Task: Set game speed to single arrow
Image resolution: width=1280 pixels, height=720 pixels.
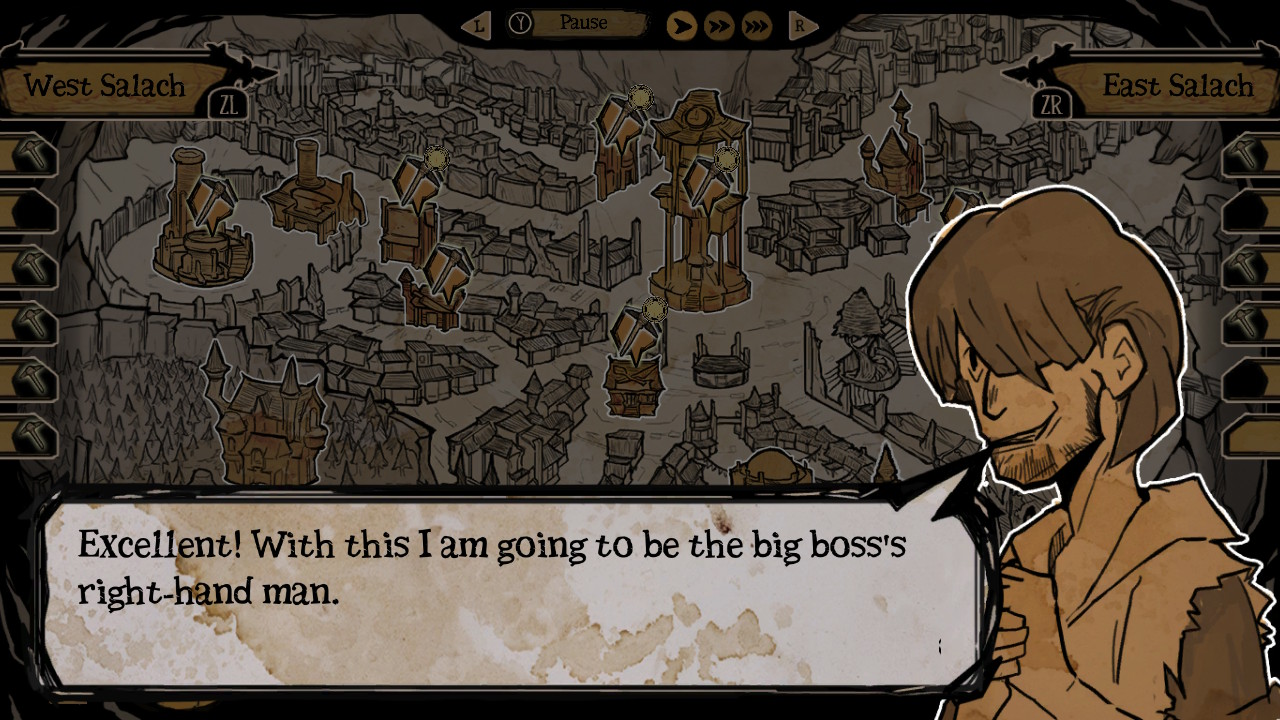Action: [x=681, y=25]
